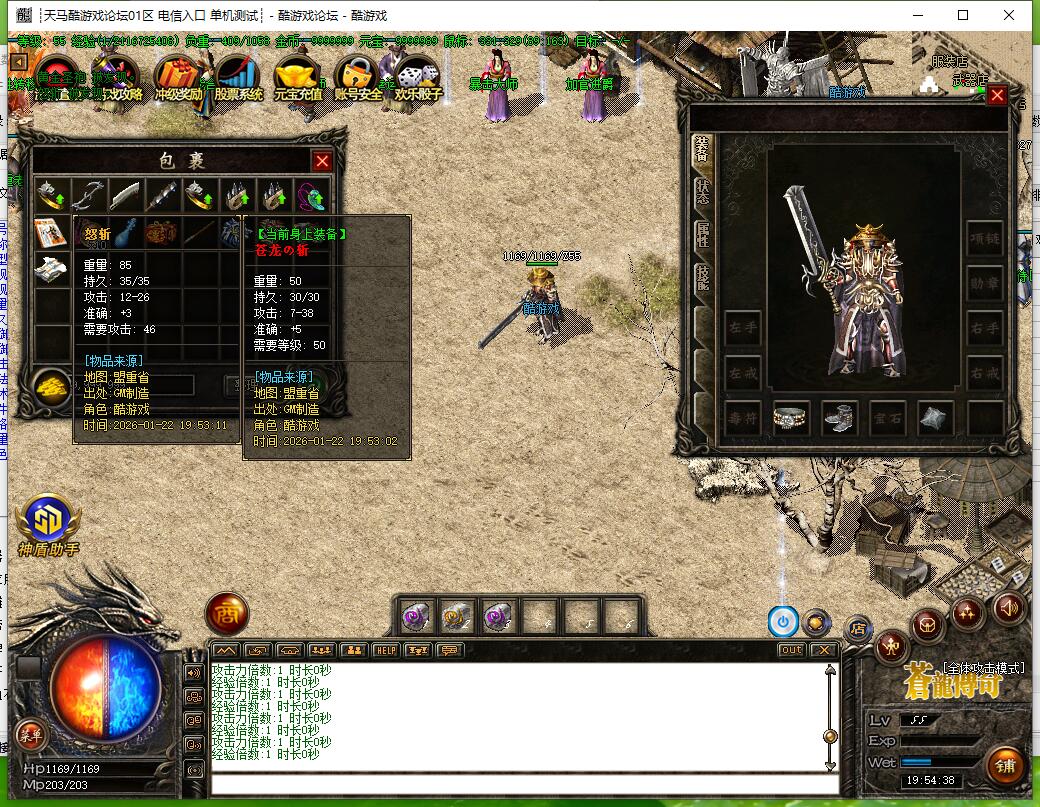Viewport: 1040px width, 807px height.
Task: Click the chat text input box
Action: coord(520,784)
